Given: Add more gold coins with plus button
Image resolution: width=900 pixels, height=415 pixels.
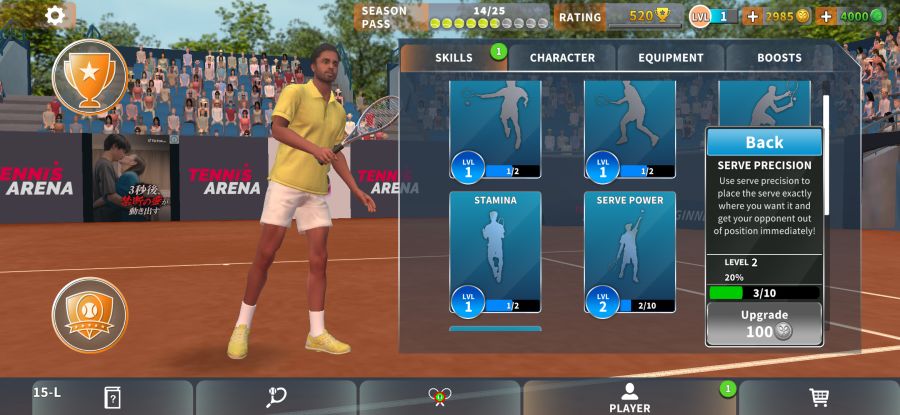Looking at the screenshot, I should [753, 16].
